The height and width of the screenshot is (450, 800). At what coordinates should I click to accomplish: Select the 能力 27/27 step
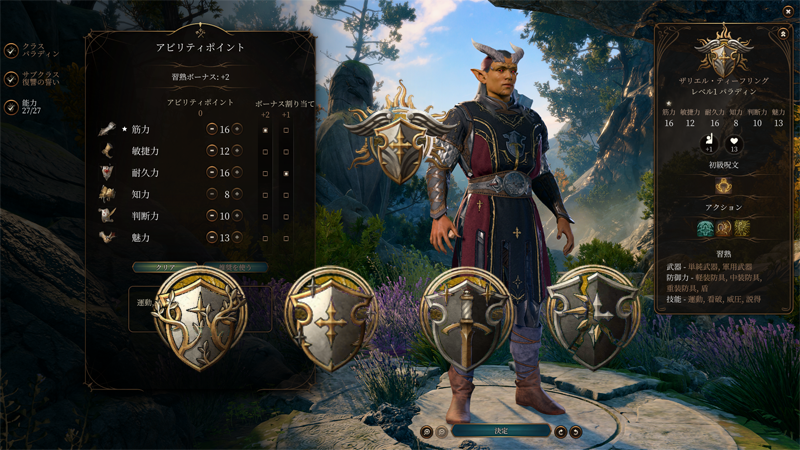pos(11,107)
